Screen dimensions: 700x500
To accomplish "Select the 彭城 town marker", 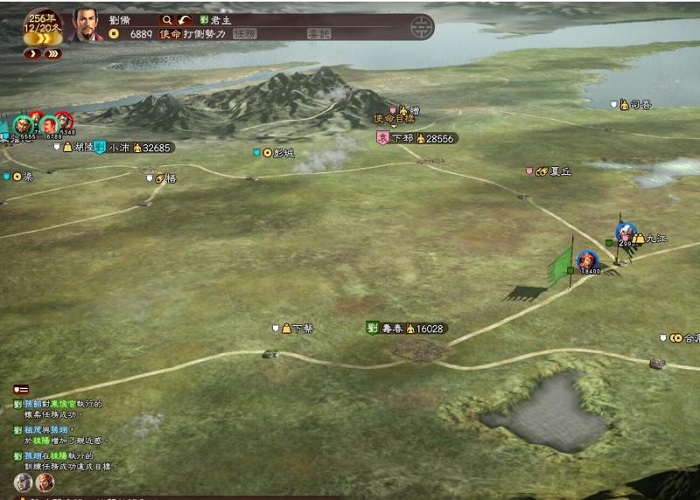I will coord(283,153).
